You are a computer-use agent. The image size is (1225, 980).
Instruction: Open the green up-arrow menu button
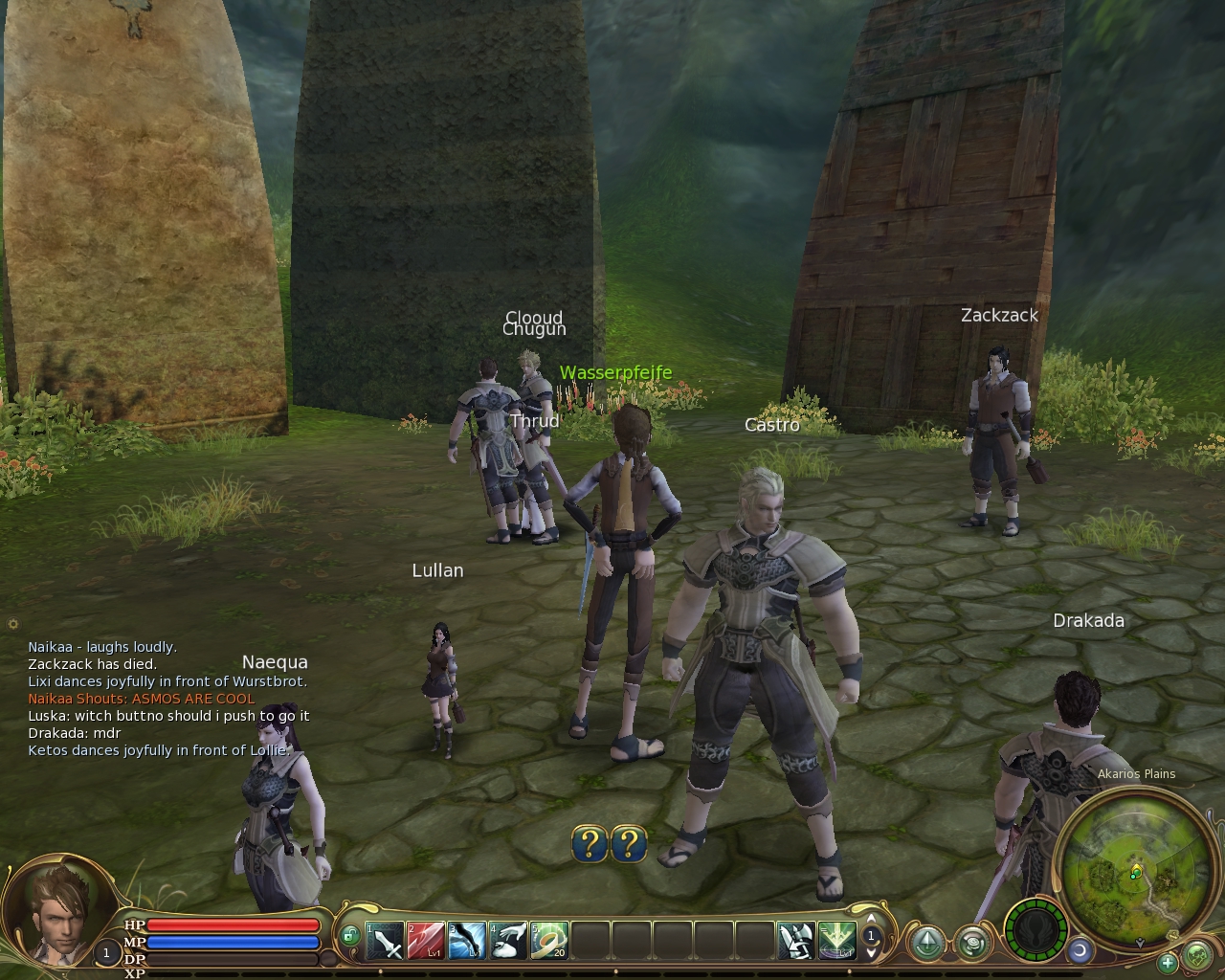coord(926,943)
